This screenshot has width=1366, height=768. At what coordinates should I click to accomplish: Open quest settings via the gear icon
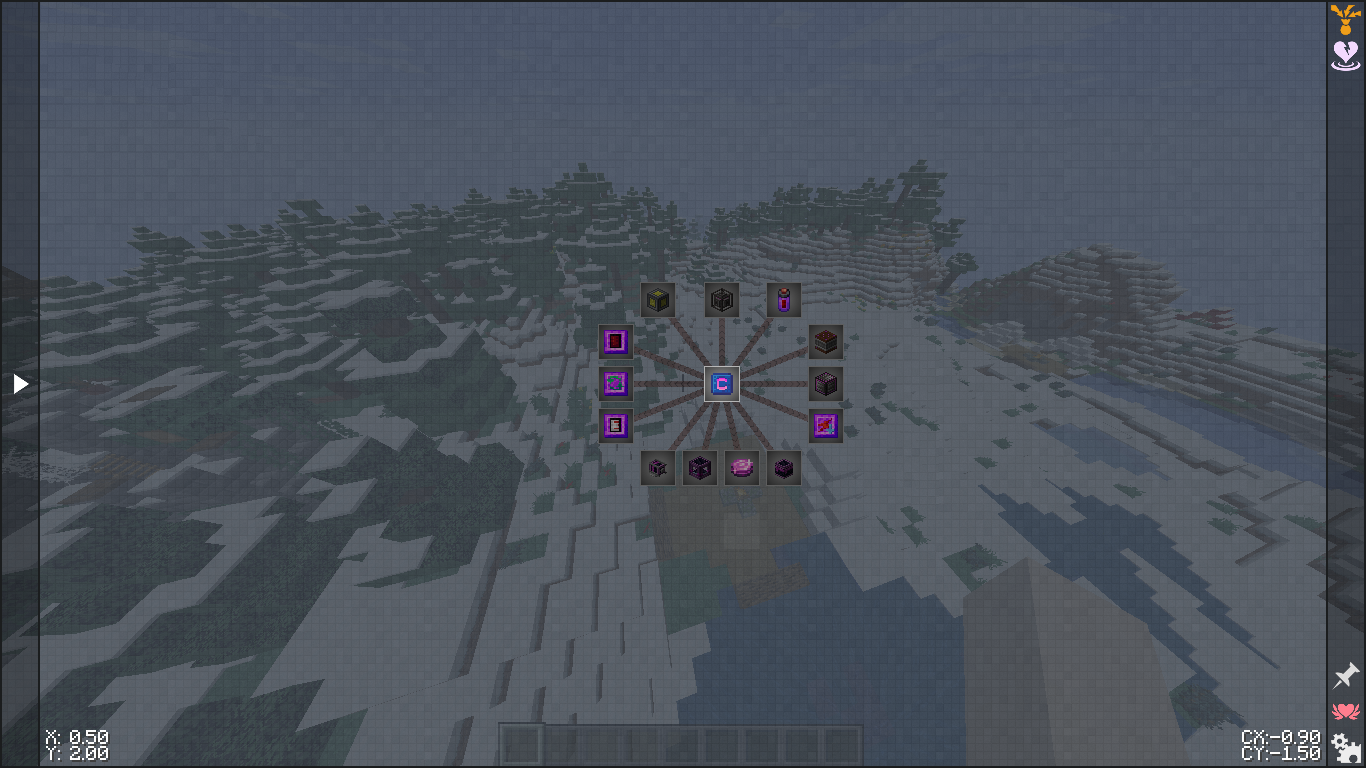point(1344,745)
